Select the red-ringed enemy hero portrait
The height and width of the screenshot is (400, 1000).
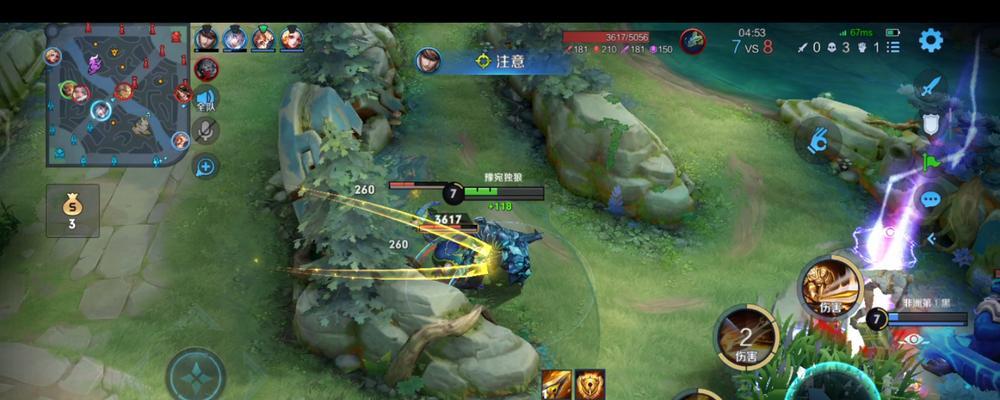pos(693,41)
